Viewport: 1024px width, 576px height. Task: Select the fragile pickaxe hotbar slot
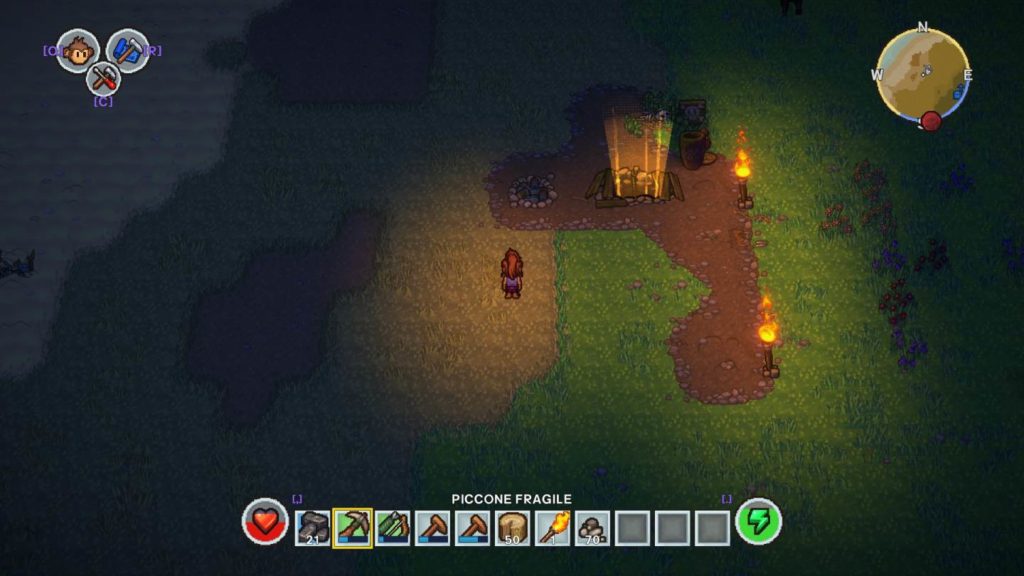click(x=352, y=527)
